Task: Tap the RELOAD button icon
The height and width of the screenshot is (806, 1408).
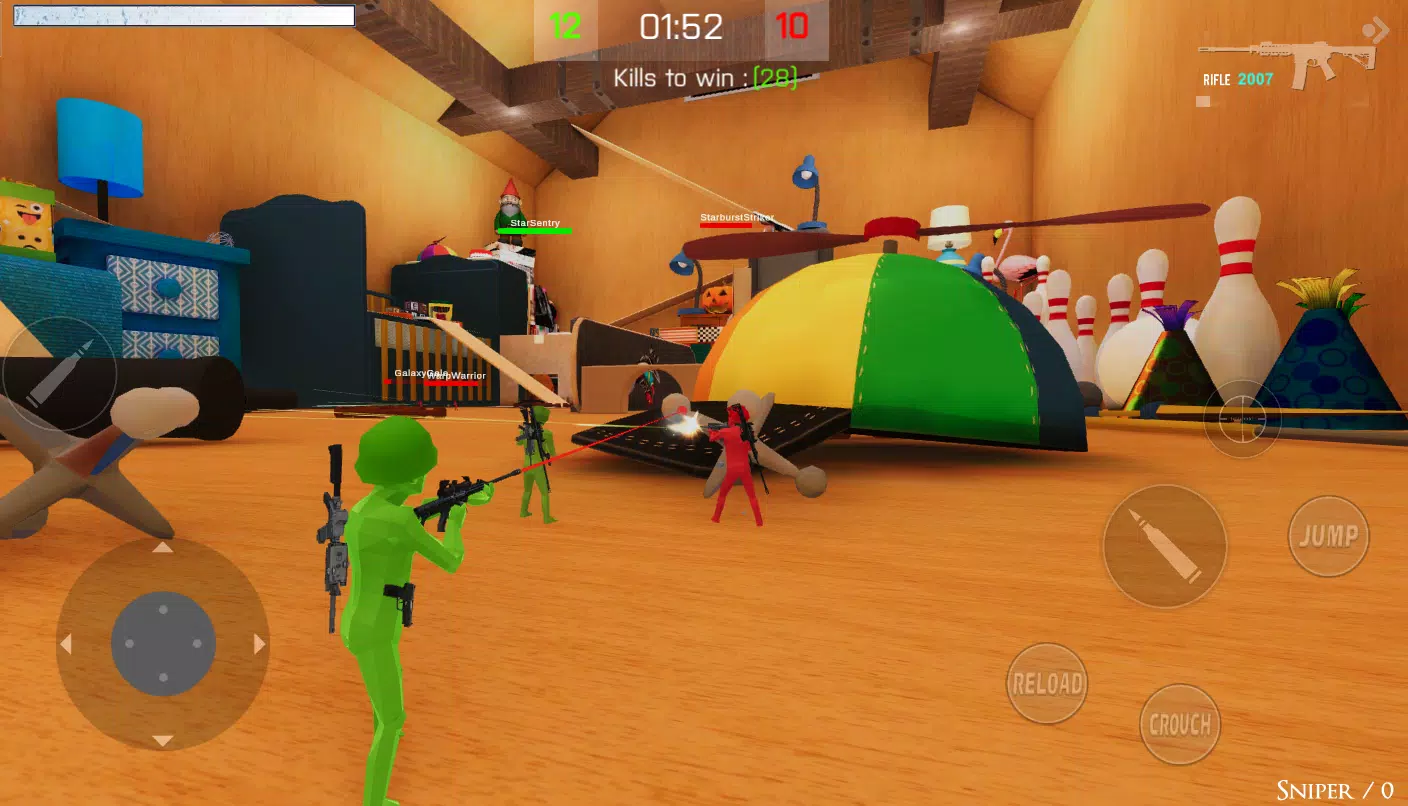Action: coord(1046,683)
